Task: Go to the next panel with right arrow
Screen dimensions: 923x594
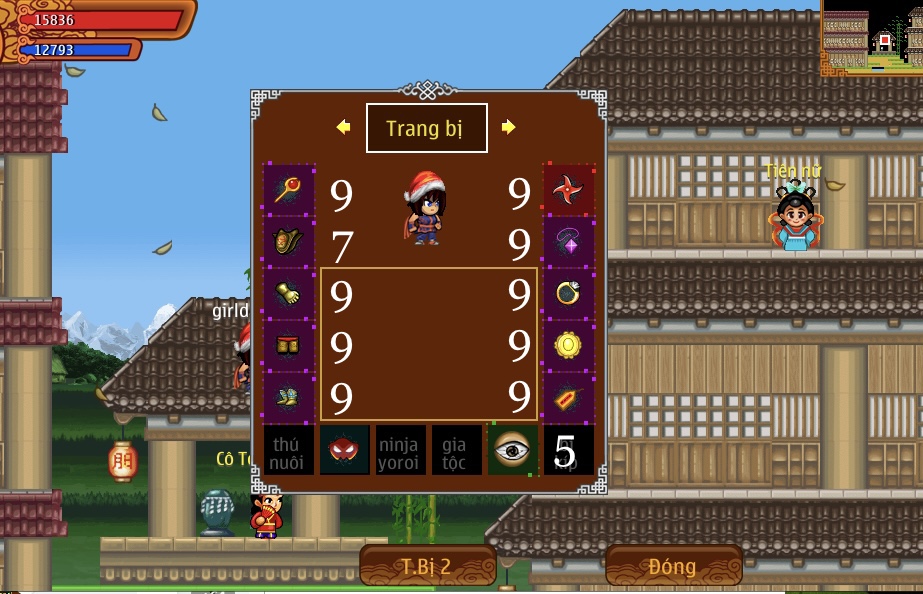Action: pos(508,127)
